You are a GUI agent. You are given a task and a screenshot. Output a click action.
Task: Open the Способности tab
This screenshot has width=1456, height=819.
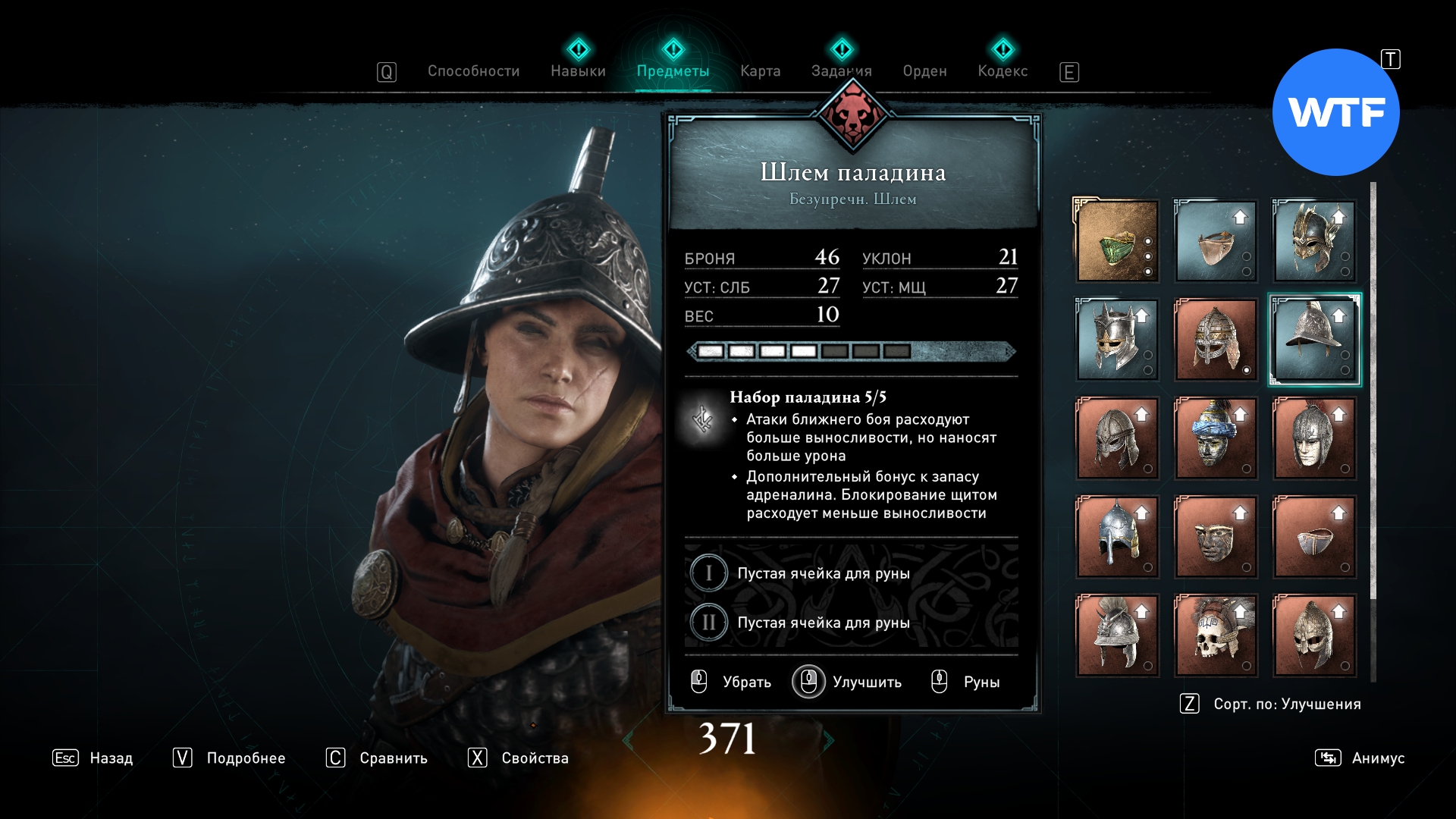click(x=473, y=71)
